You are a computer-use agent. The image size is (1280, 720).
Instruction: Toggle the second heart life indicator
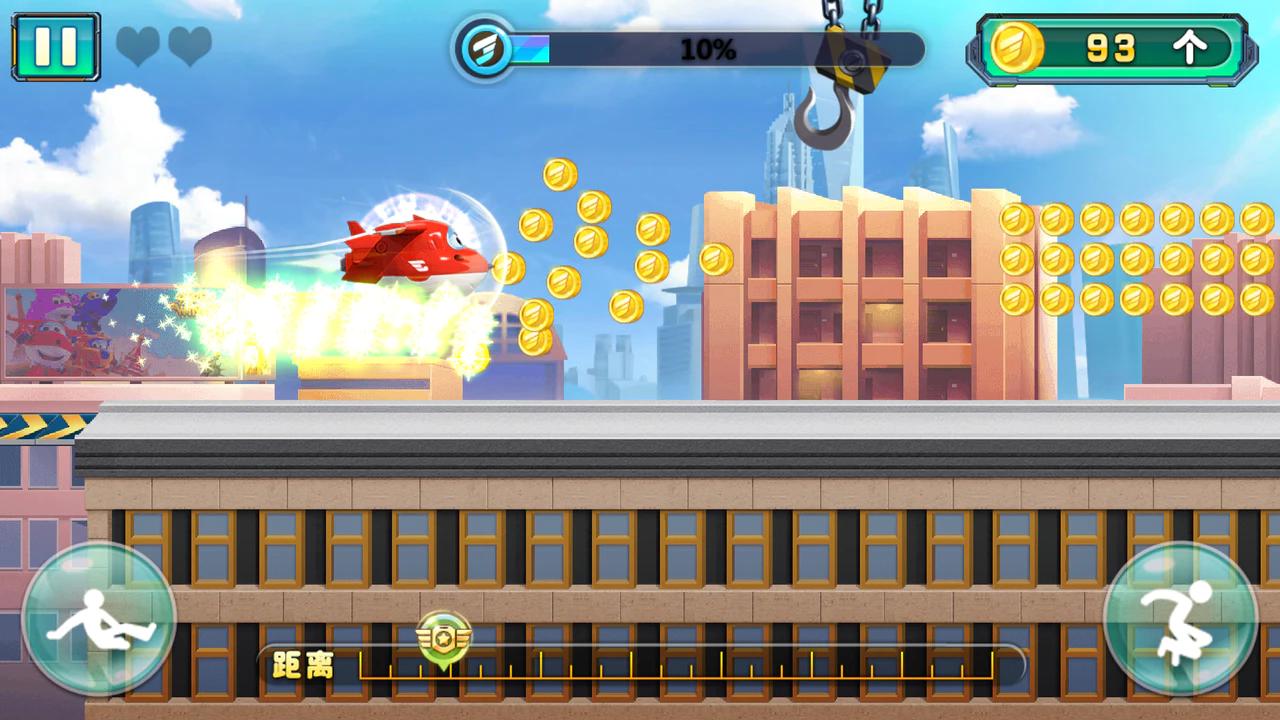point(189,48)
